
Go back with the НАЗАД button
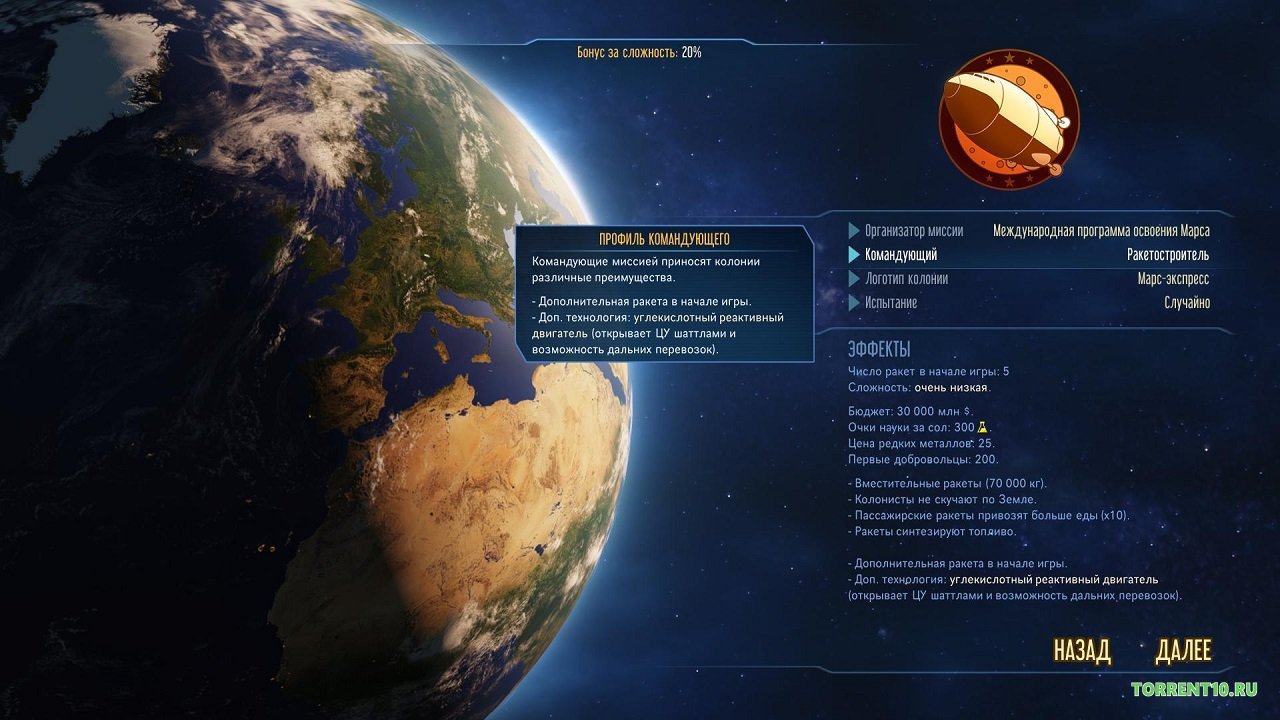pos(1082,651)
